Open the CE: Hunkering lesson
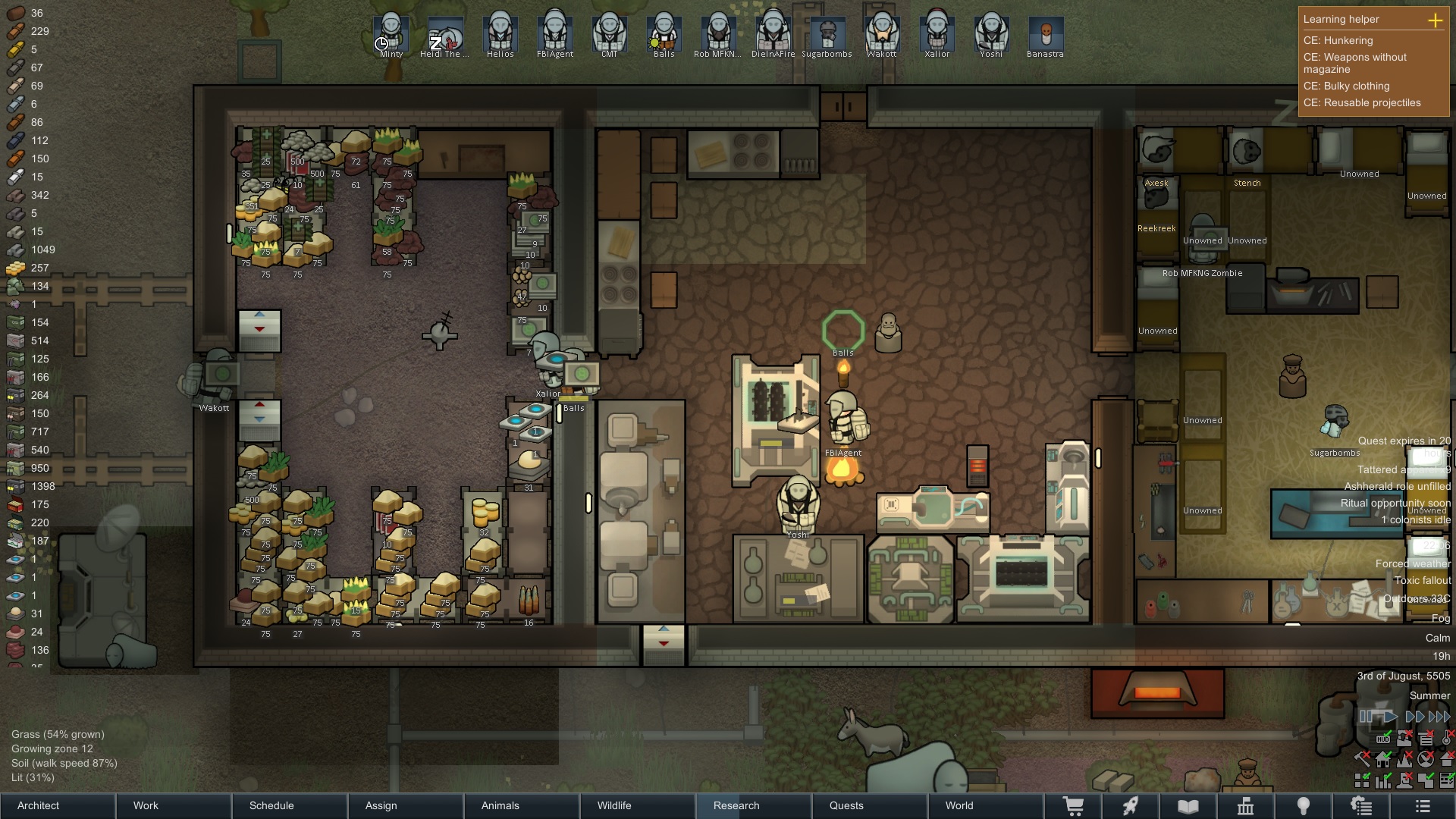Image resolution: width=1456 pixels, height=819 pixels. pyautogui.click(x=1338, y=40)
